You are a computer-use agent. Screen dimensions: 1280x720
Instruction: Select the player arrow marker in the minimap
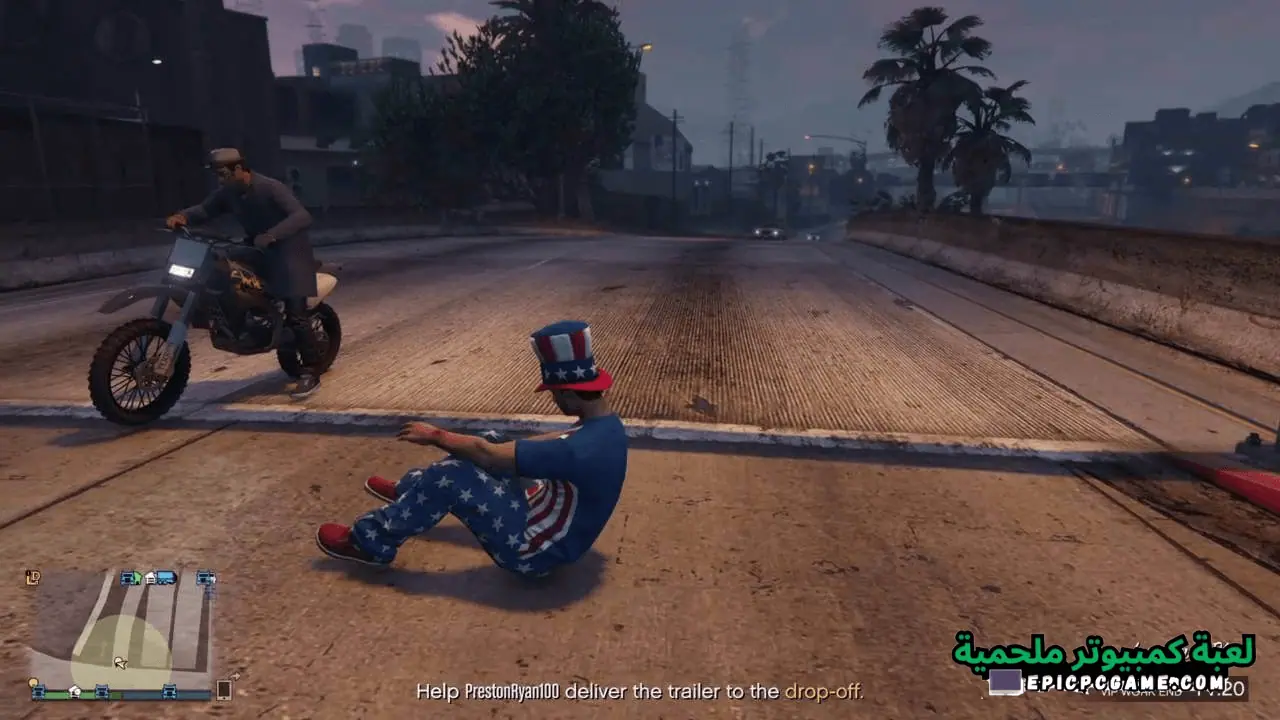tap(119, 662)
